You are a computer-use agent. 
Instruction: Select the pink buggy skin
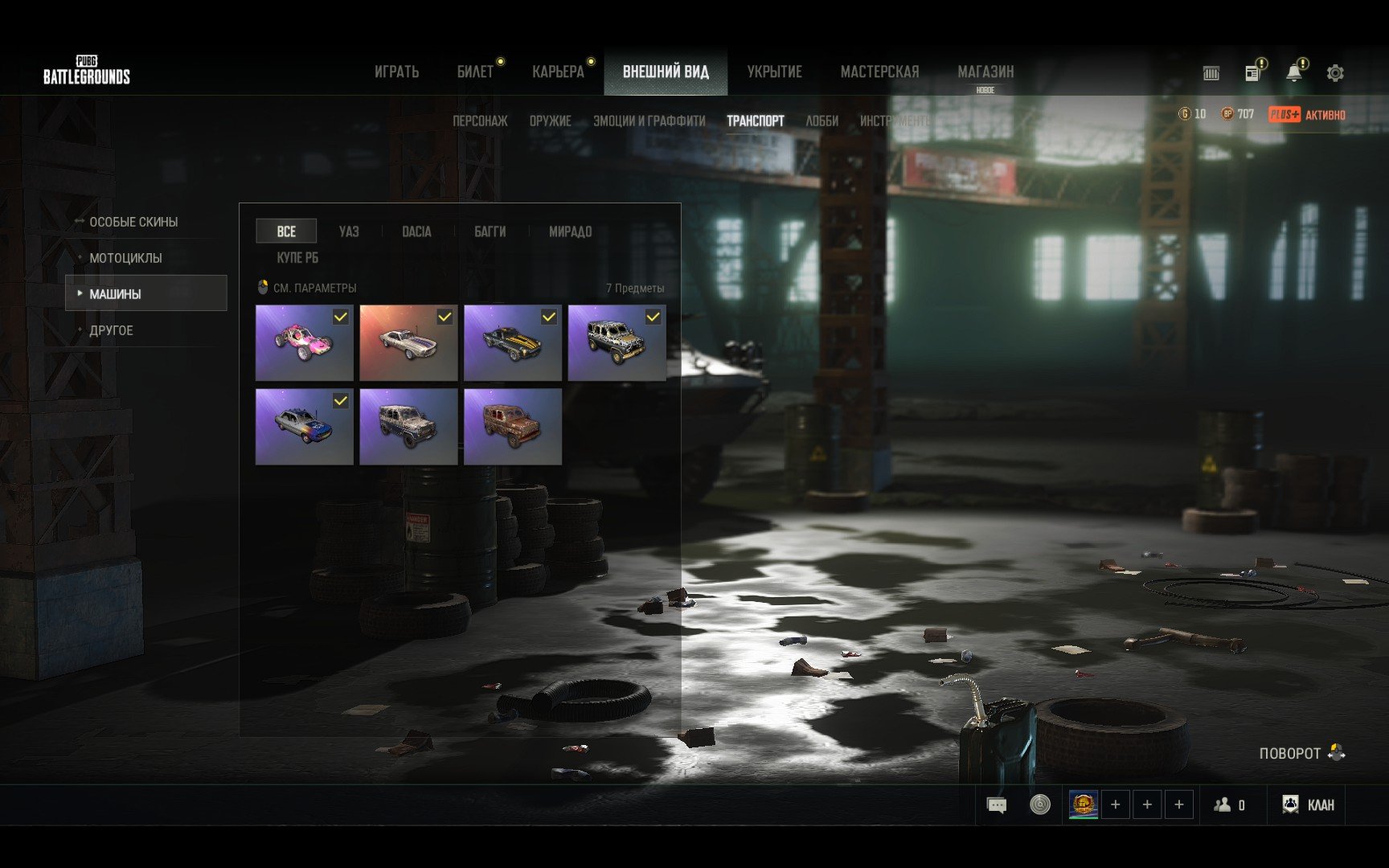[304, 343]
